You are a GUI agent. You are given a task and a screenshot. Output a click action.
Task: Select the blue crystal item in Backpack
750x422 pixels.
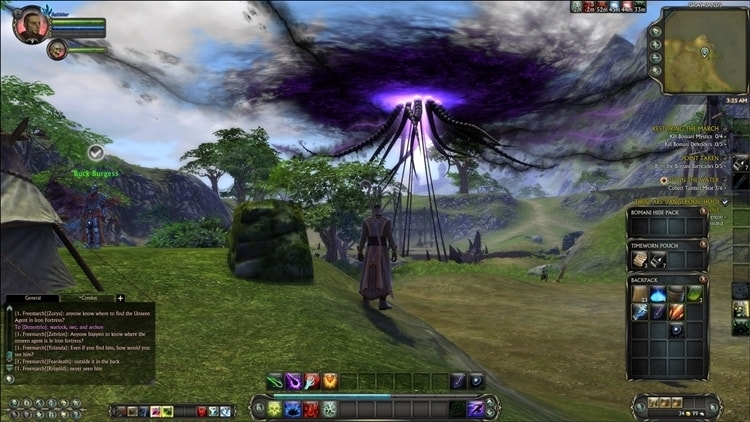coord(658,294)
